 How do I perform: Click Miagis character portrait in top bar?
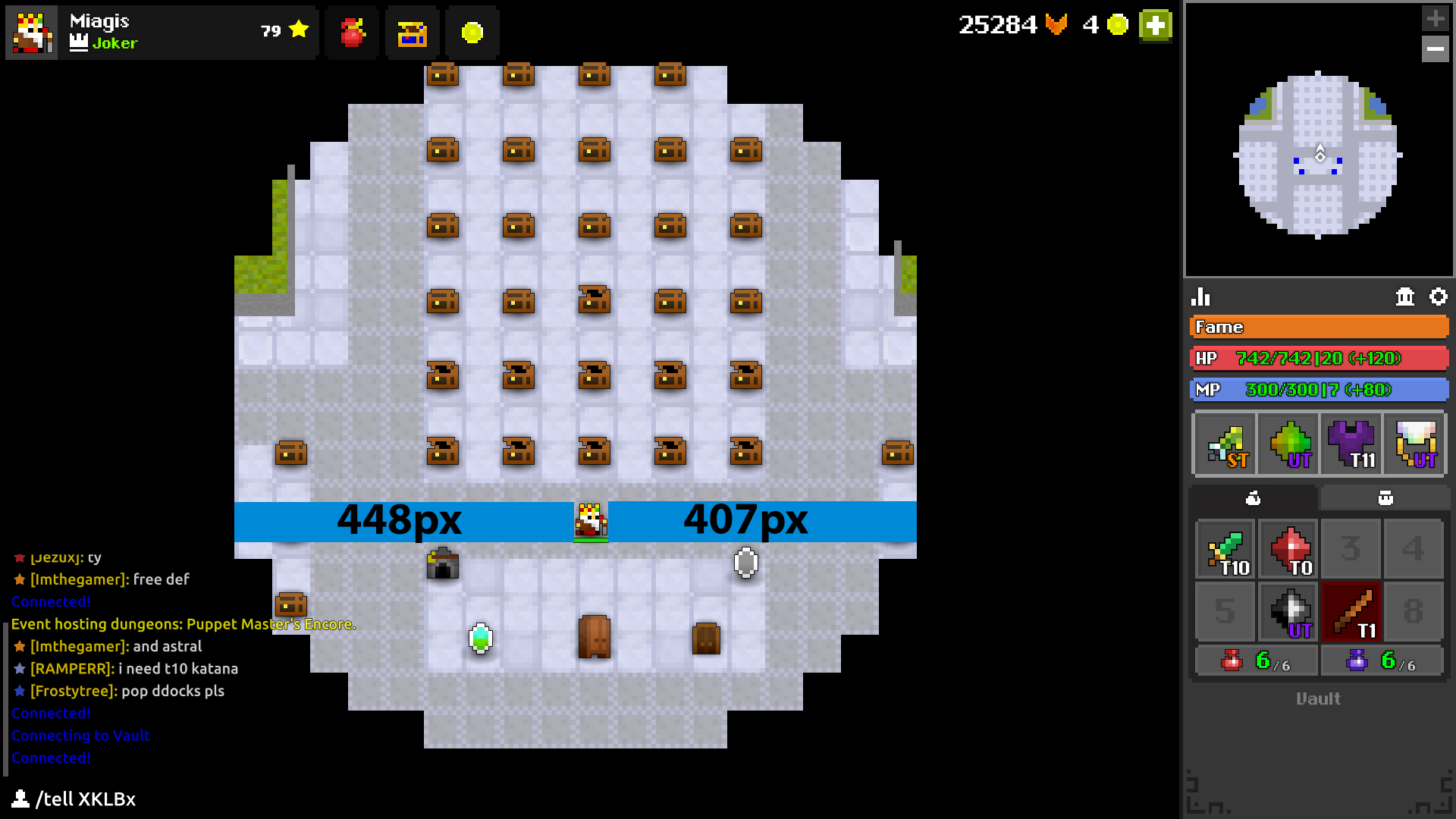pyautogui.click(x=32, y=32)
